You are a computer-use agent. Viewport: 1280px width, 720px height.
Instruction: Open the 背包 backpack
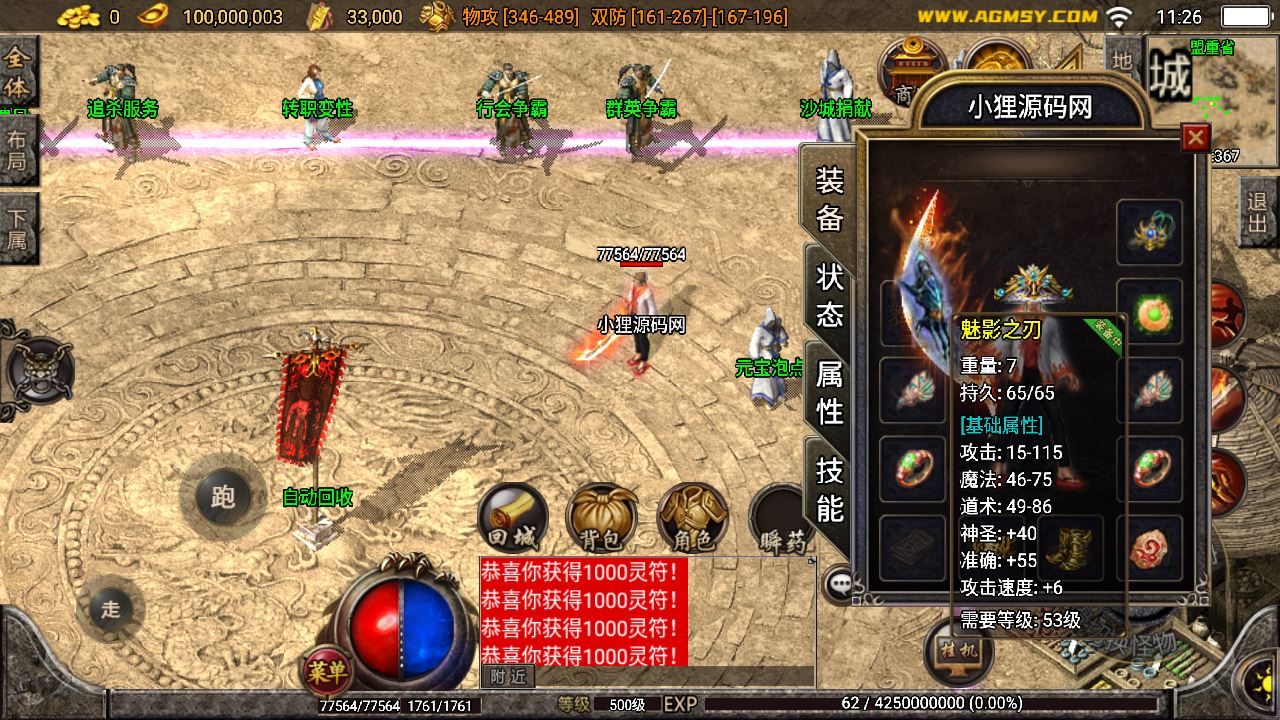[x=601, y=519]
